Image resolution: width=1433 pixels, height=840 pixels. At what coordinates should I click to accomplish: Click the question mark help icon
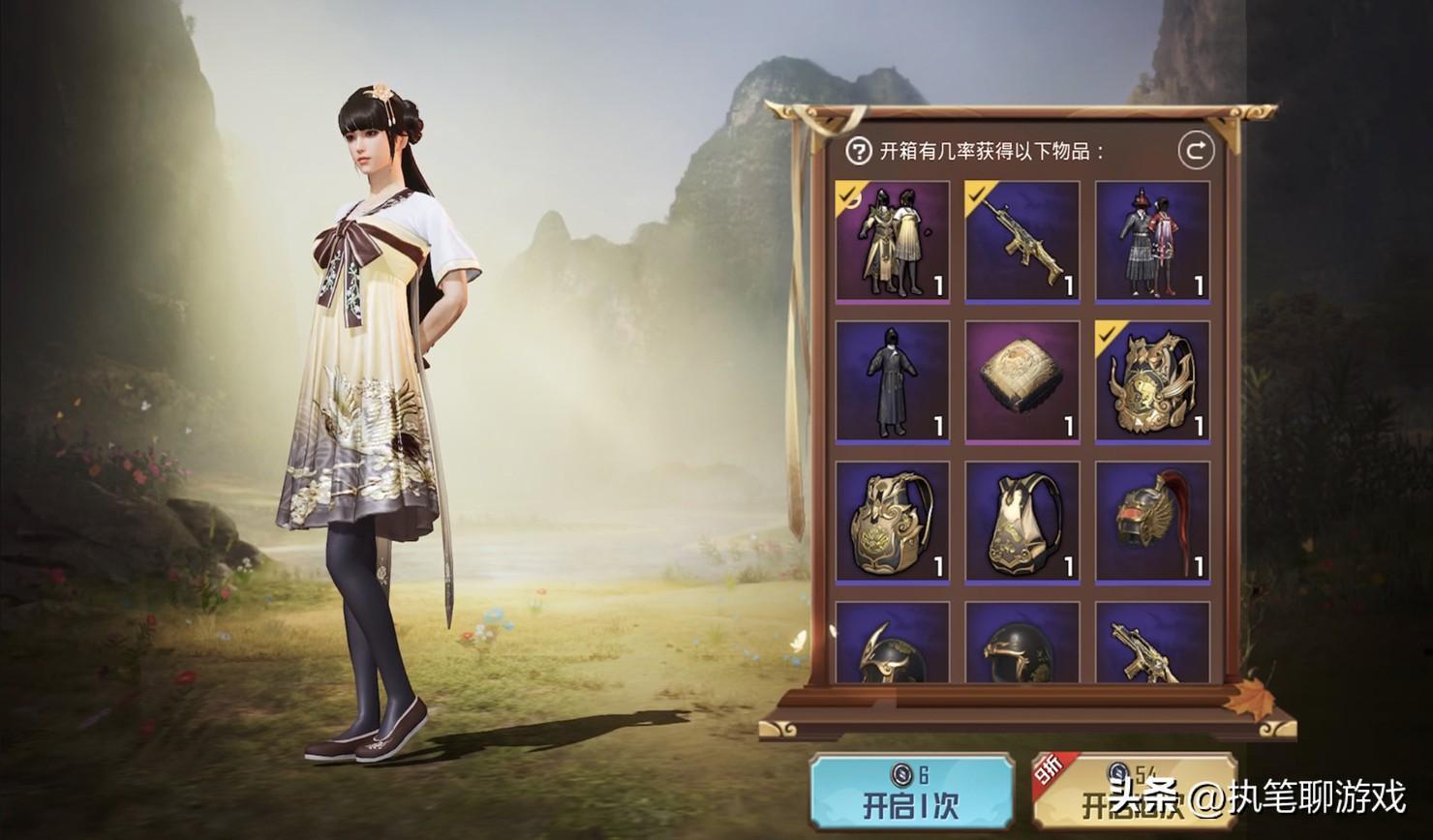pos(858,151)
